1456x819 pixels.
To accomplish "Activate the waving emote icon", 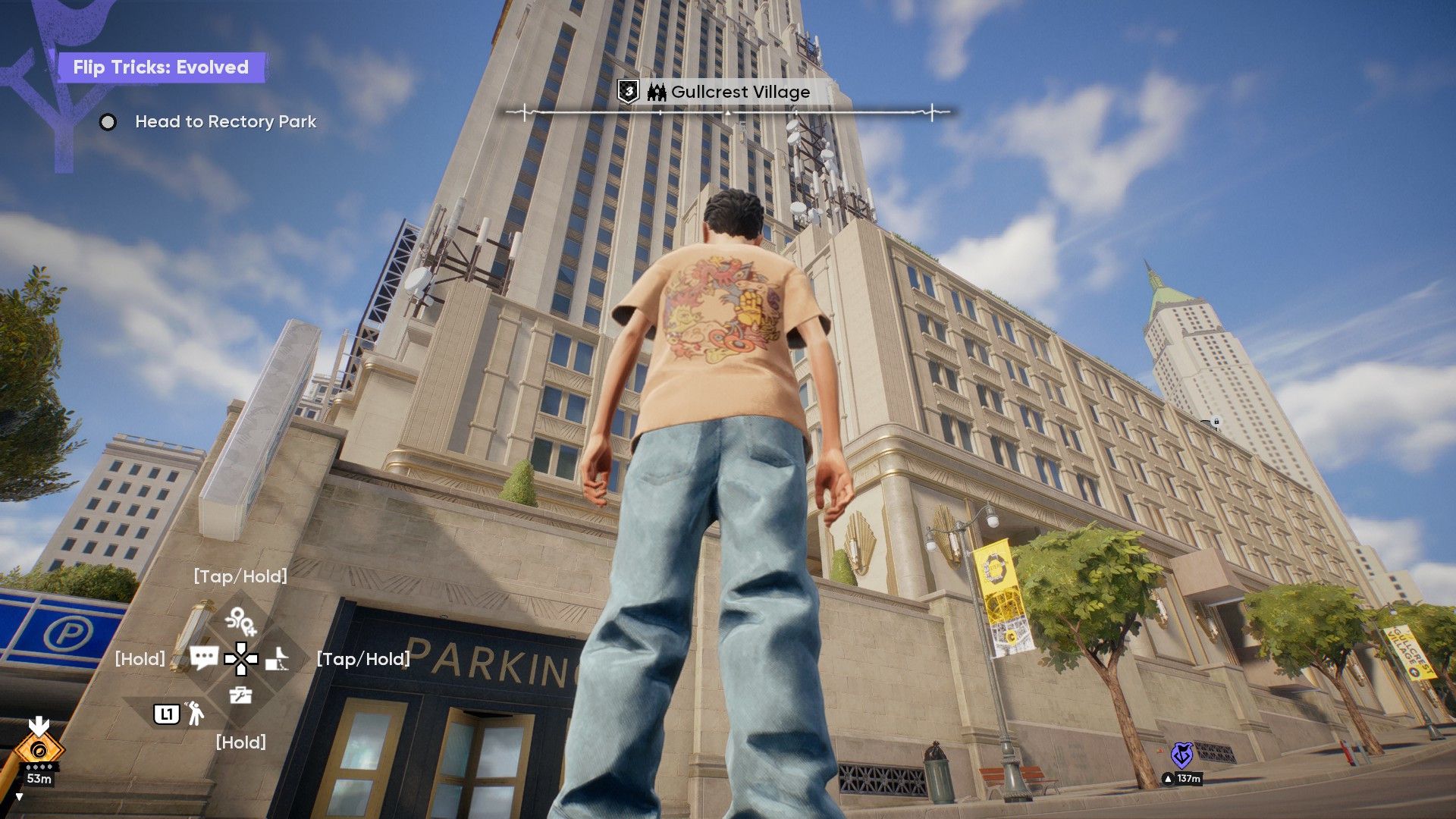I will pos(195,713).
